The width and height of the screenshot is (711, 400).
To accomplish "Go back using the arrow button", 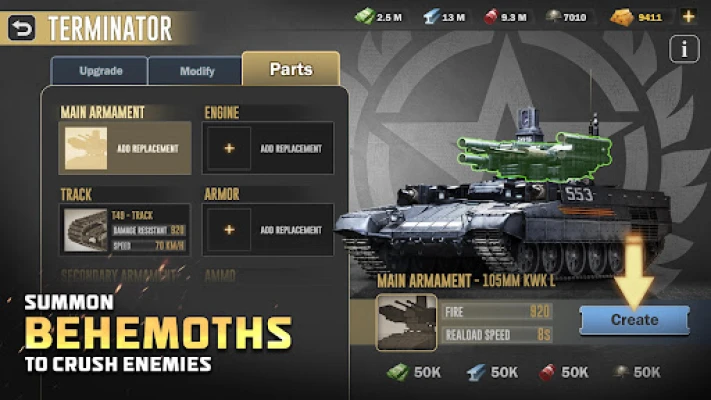I will point(21,29).
